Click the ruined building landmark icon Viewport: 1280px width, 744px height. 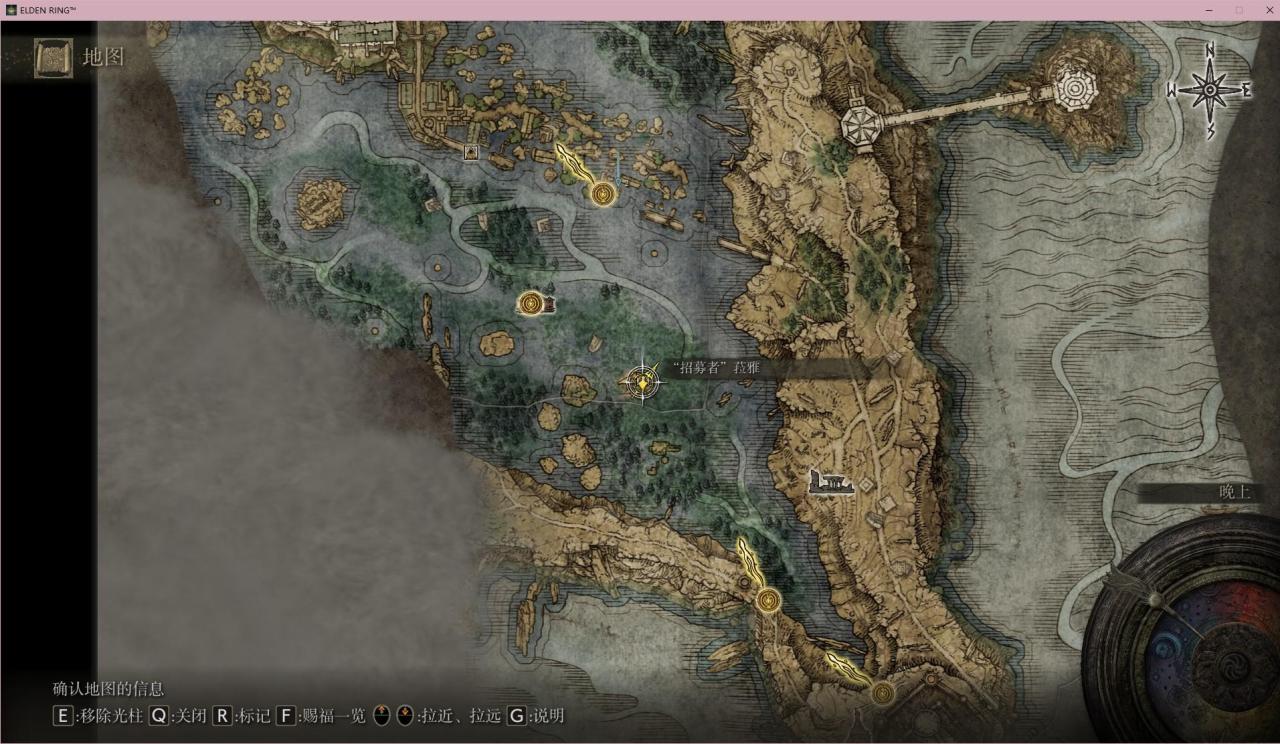pyautogui.click(x=832, y=483)
